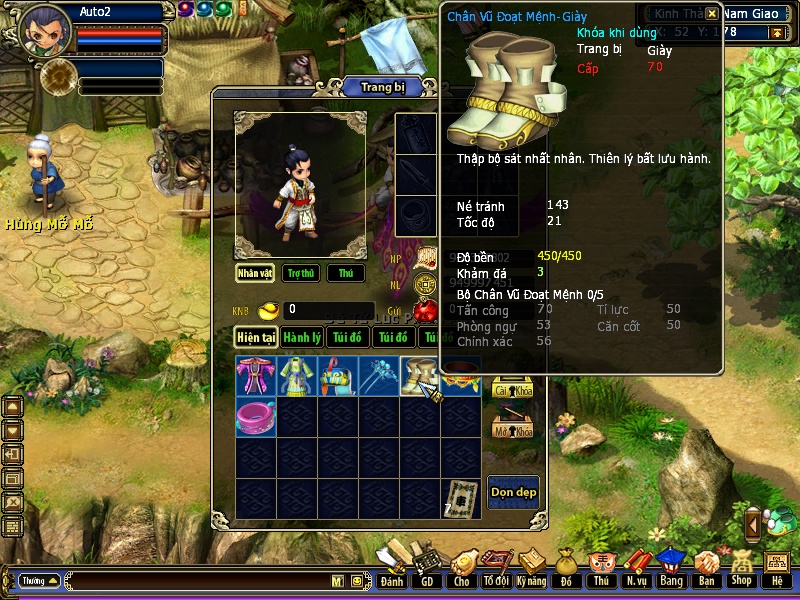The height and width of the screenshot is (600, 800).
Task: Choose the Chân Vũ Đoạt Mệnh boots slot
Action: pos(419,376)
